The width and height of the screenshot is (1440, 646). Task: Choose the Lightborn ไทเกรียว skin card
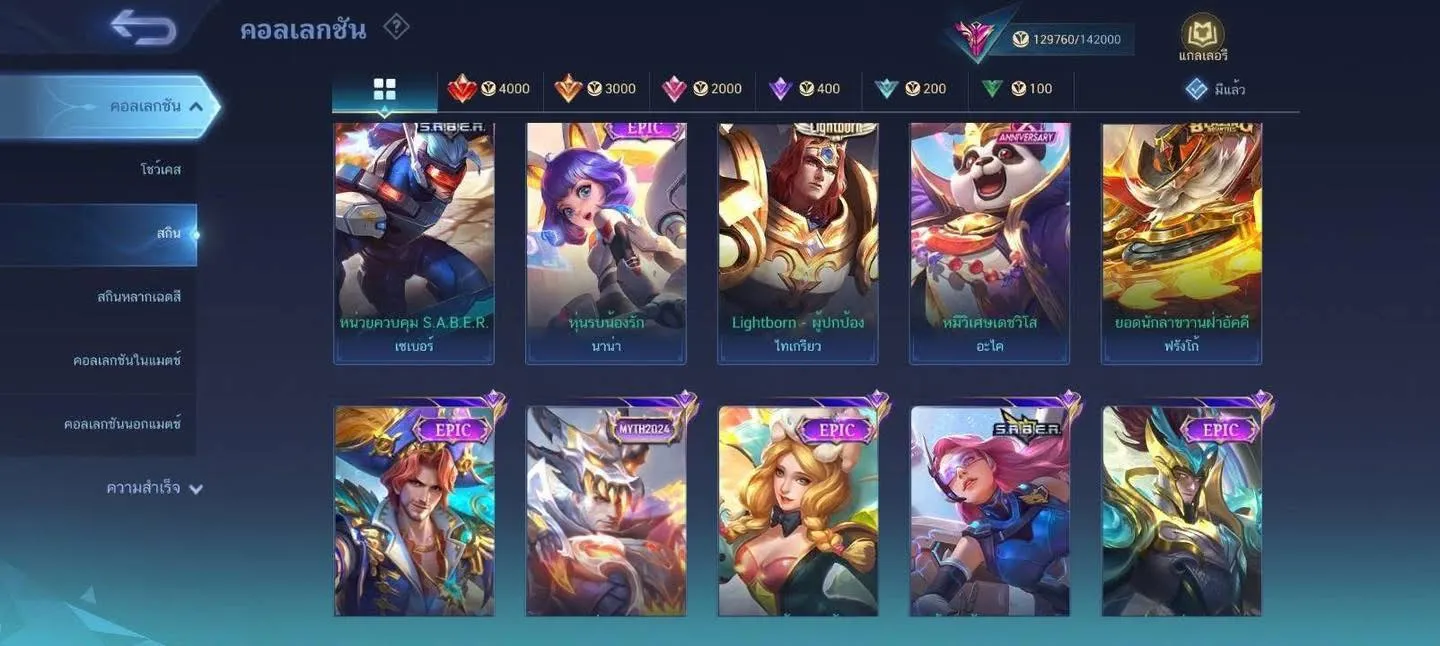tap(798, 242)
